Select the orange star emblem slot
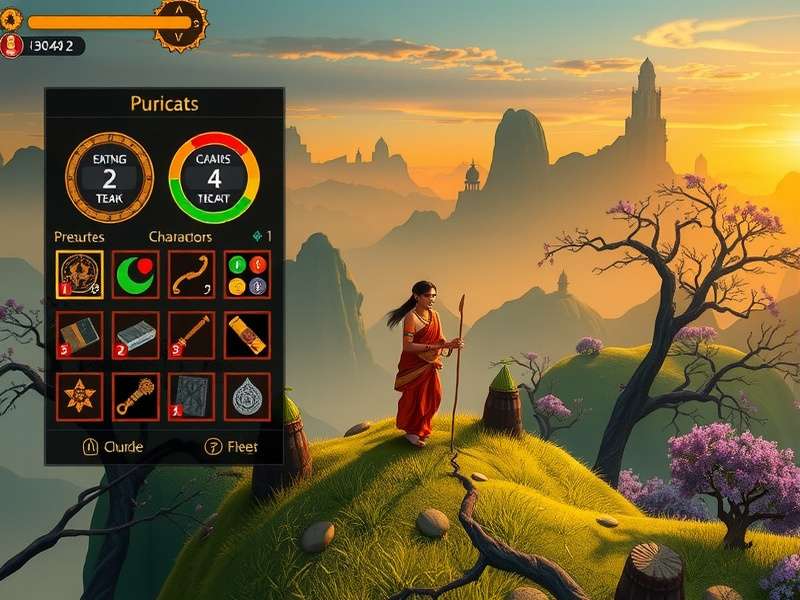 tap(80, 397)
